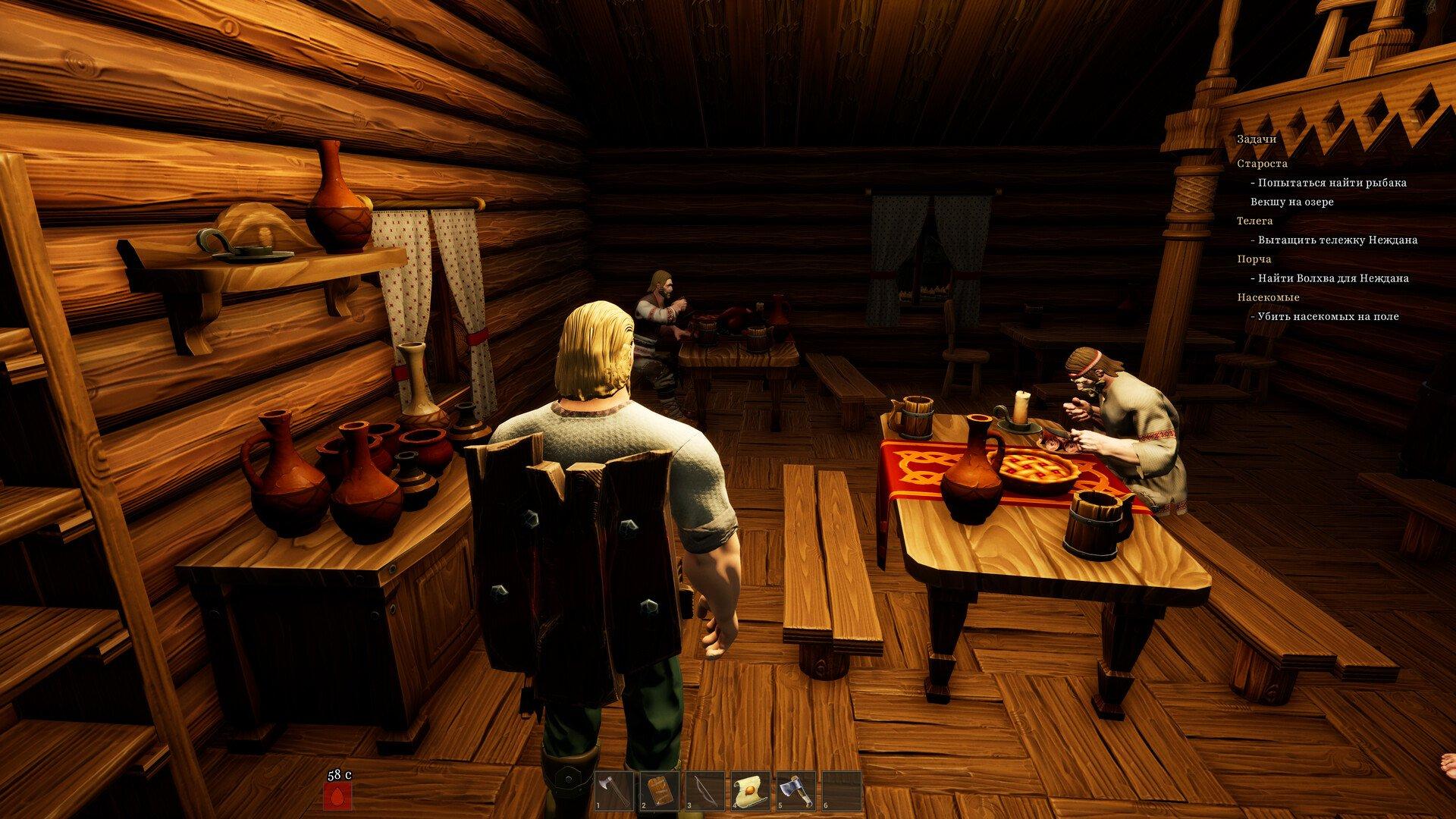Image resolution: width=1456 pixels, height=819 pixels.
Task: Open the Задачи quest tracker header
Action: [x=1257, y=140]
